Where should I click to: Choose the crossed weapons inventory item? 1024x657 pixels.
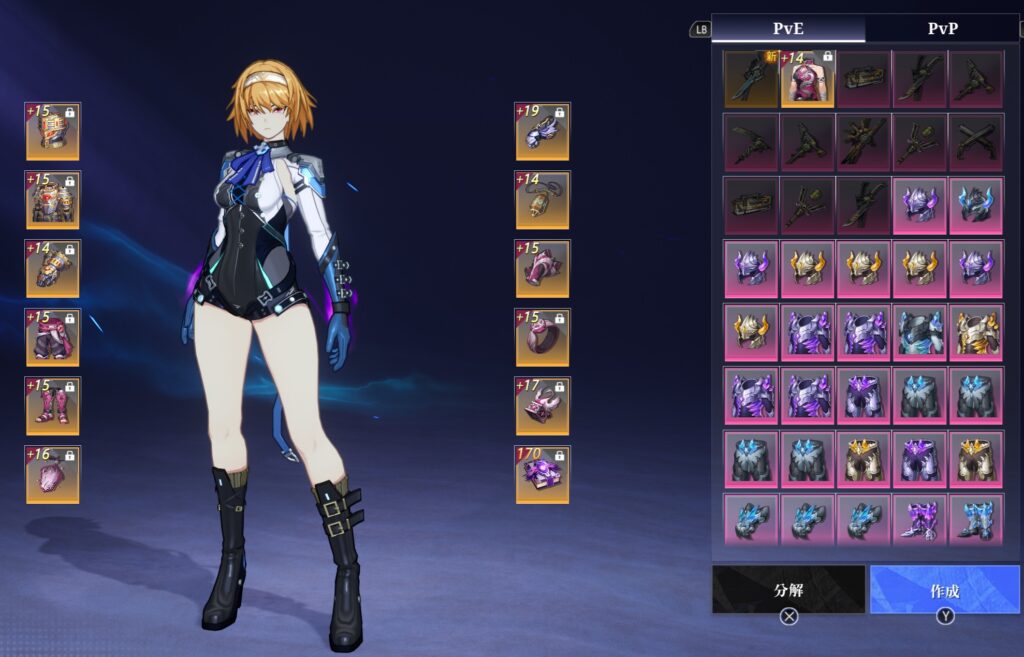tap(976, 142)
